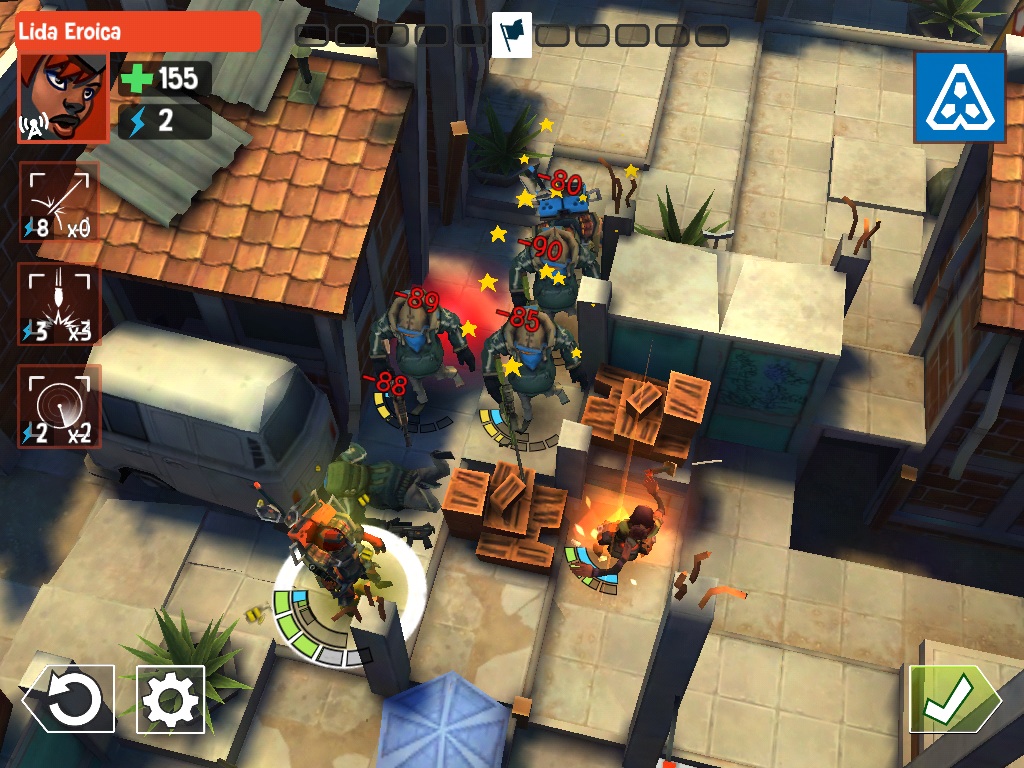Undo the last move with the circular arrow
The width and height of the screenshot is (1024, 768).
[x=70, y=699]
